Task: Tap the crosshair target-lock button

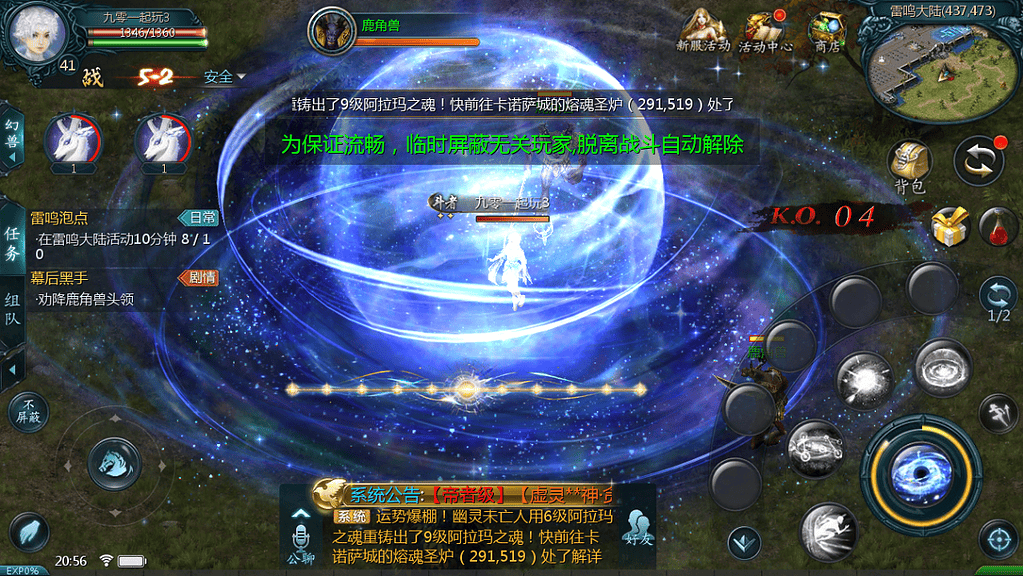Action: click(997, 539)
